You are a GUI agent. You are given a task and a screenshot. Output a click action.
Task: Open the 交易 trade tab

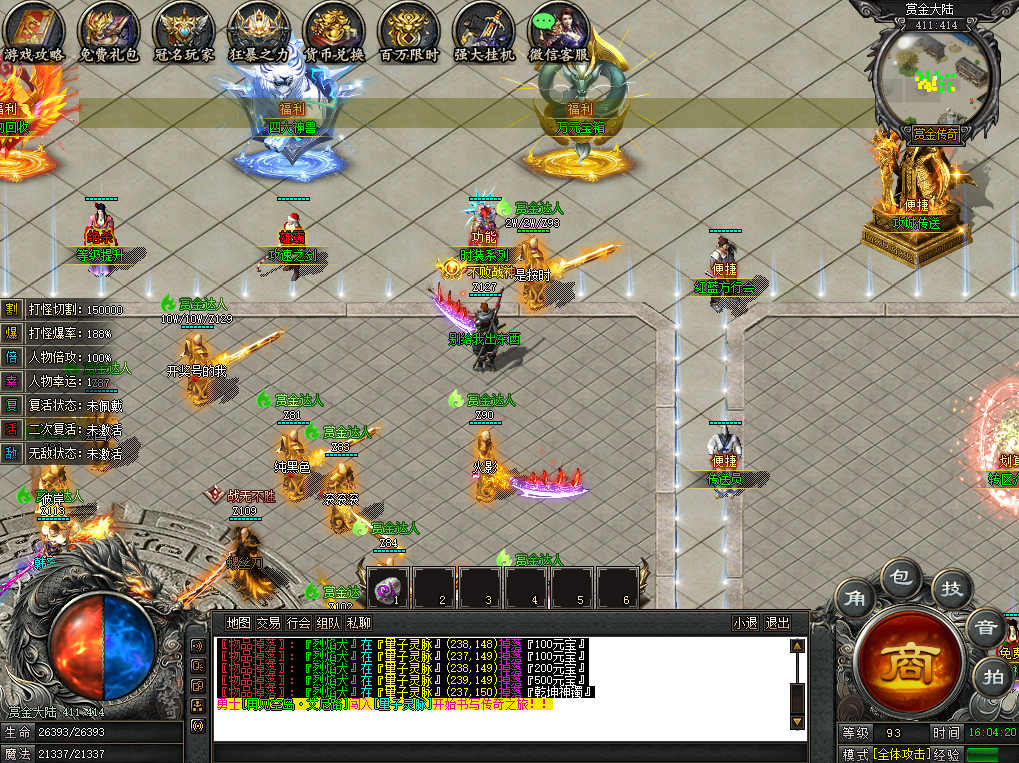click(268, 622)
